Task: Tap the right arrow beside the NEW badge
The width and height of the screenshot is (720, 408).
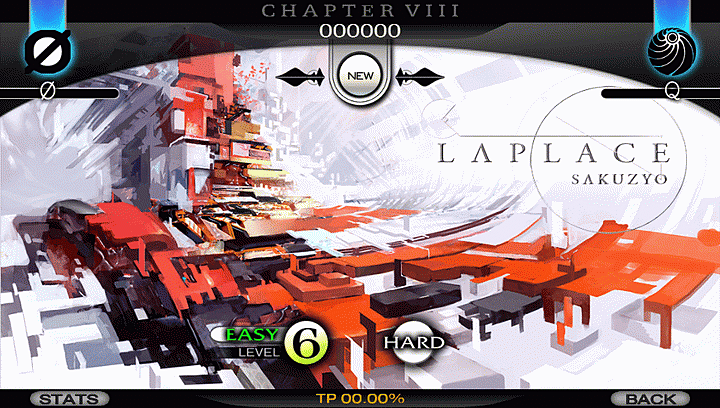Action: [419, 74]
